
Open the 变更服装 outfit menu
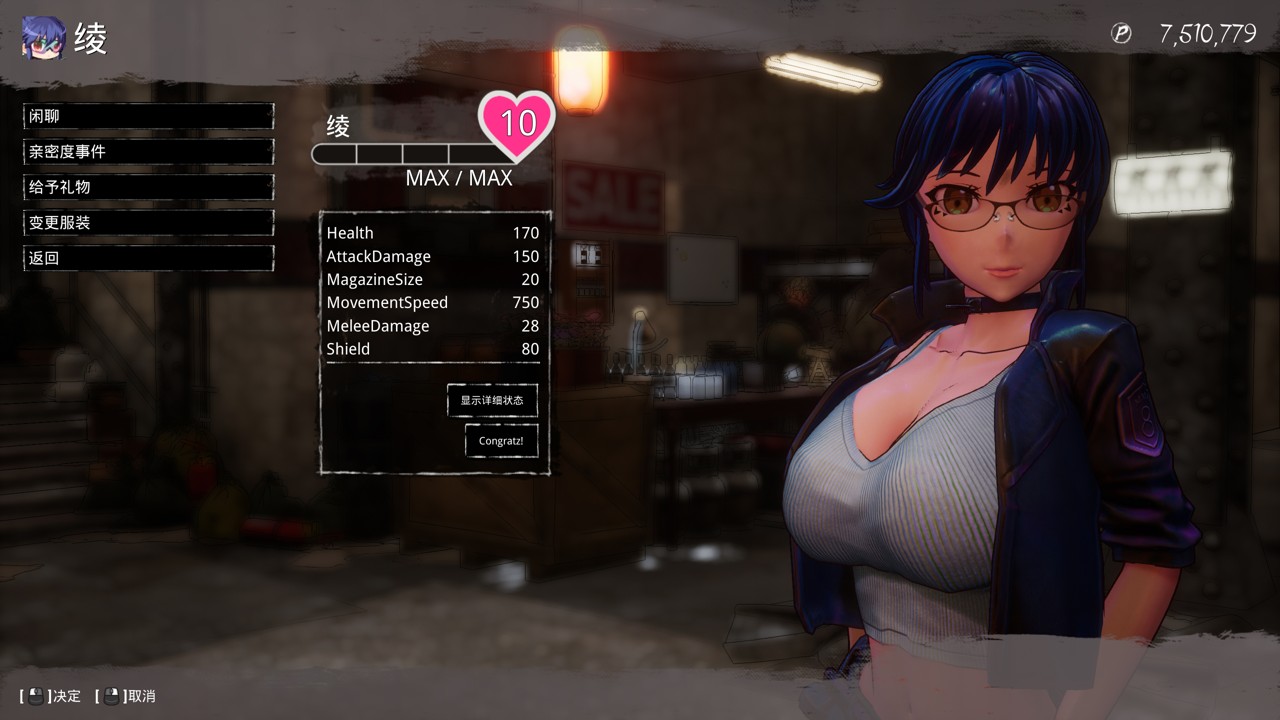click(148, 223)
